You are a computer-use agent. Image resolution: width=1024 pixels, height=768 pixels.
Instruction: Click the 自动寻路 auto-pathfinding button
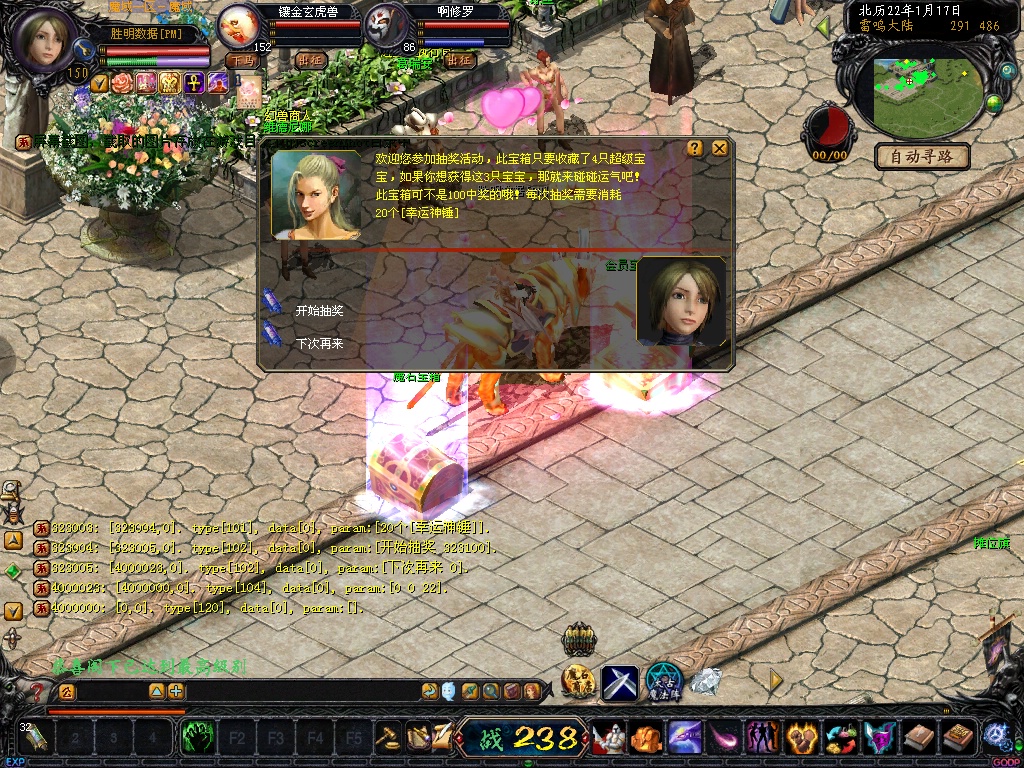[x=922, y=157]
